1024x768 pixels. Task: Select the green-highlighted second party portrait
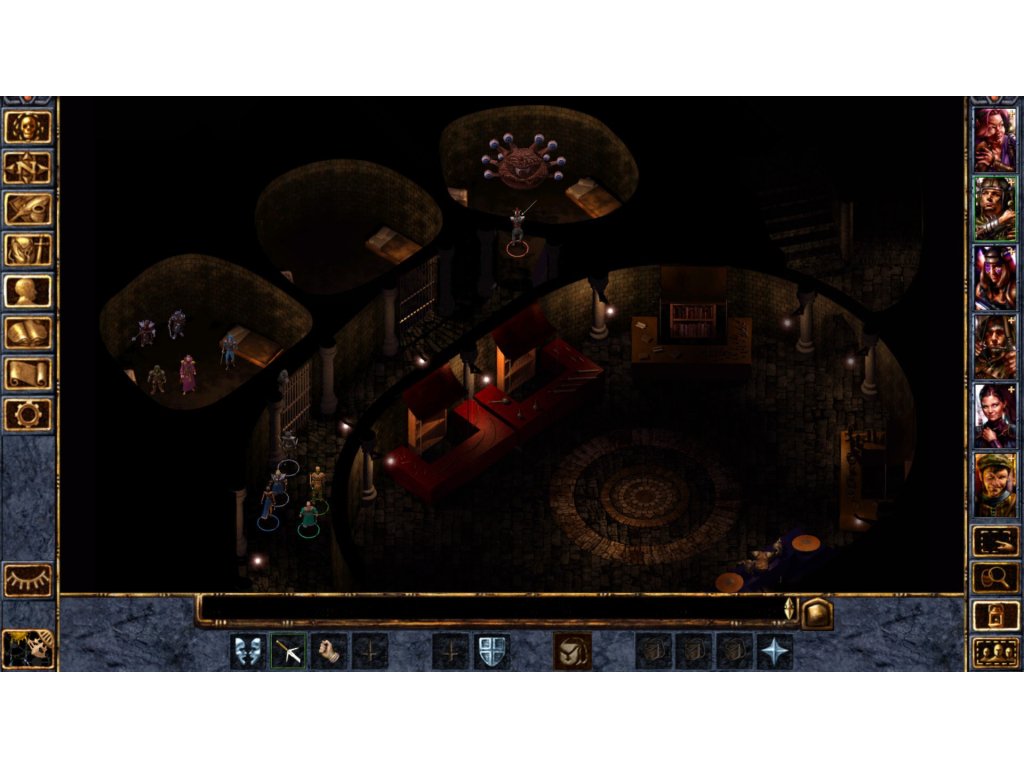pos(995,208)
